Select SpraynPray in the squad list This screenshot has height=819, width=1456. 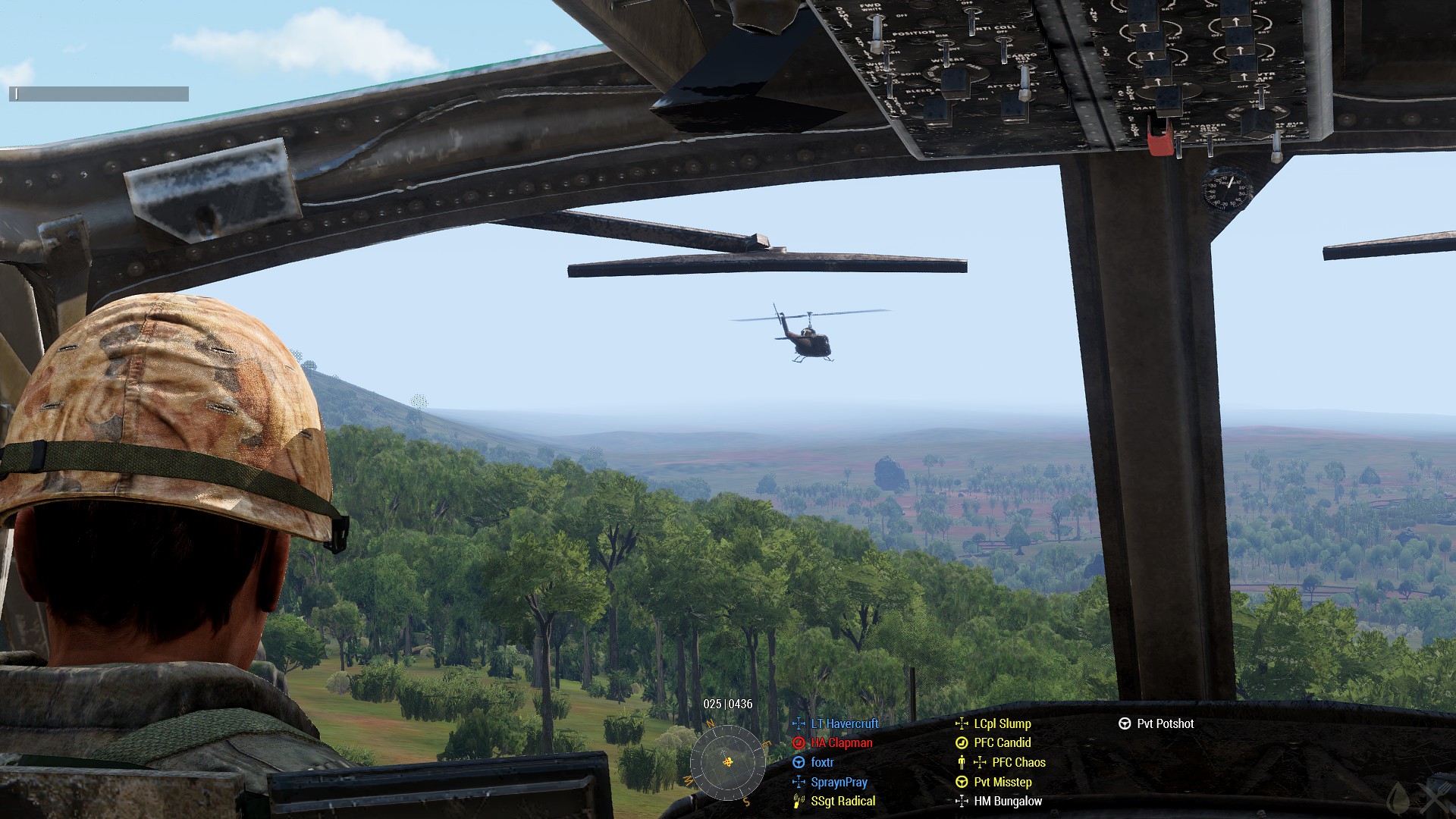[x=839, y=783]
